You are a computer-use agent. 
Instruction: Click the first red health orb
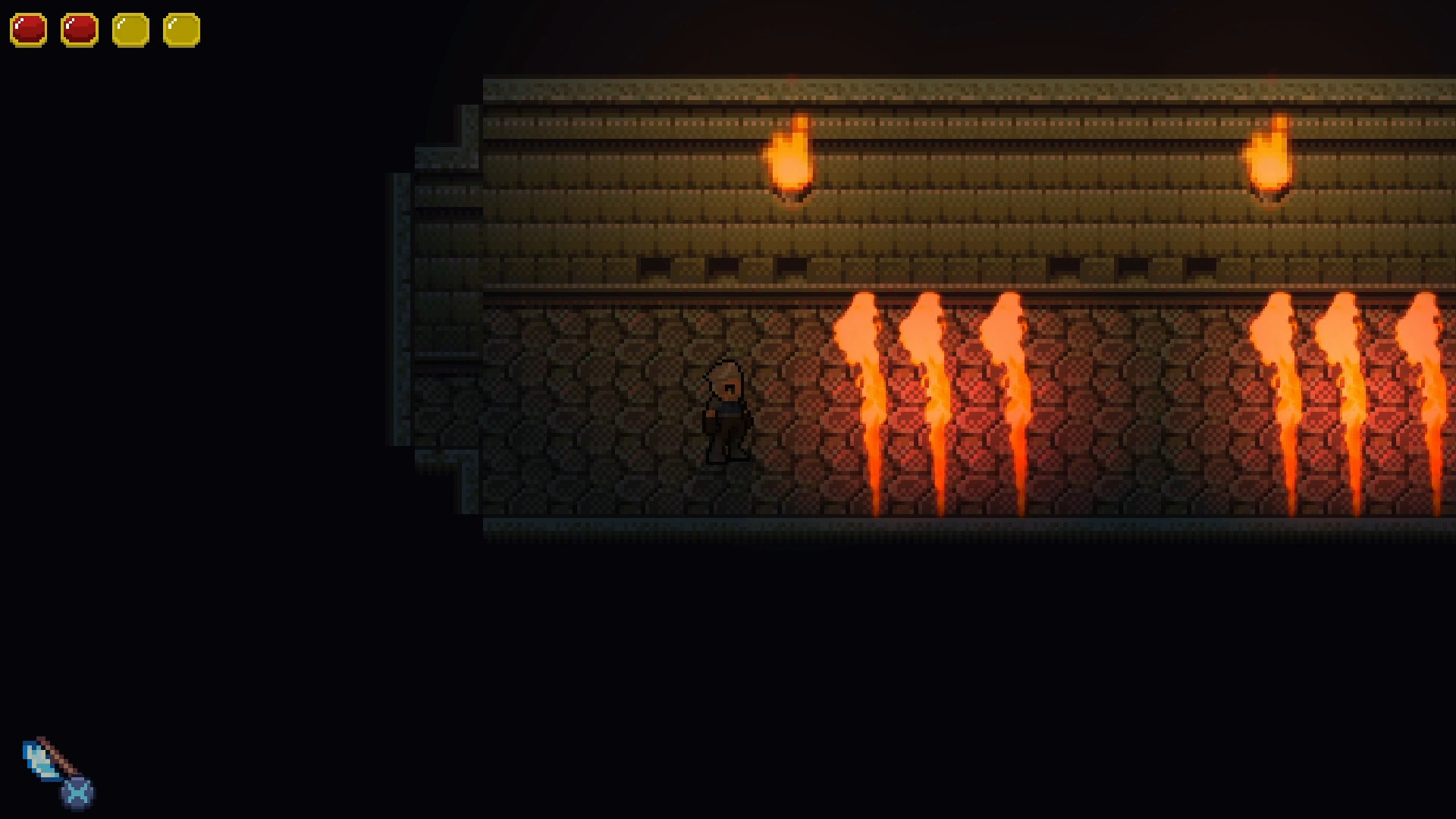27,30
